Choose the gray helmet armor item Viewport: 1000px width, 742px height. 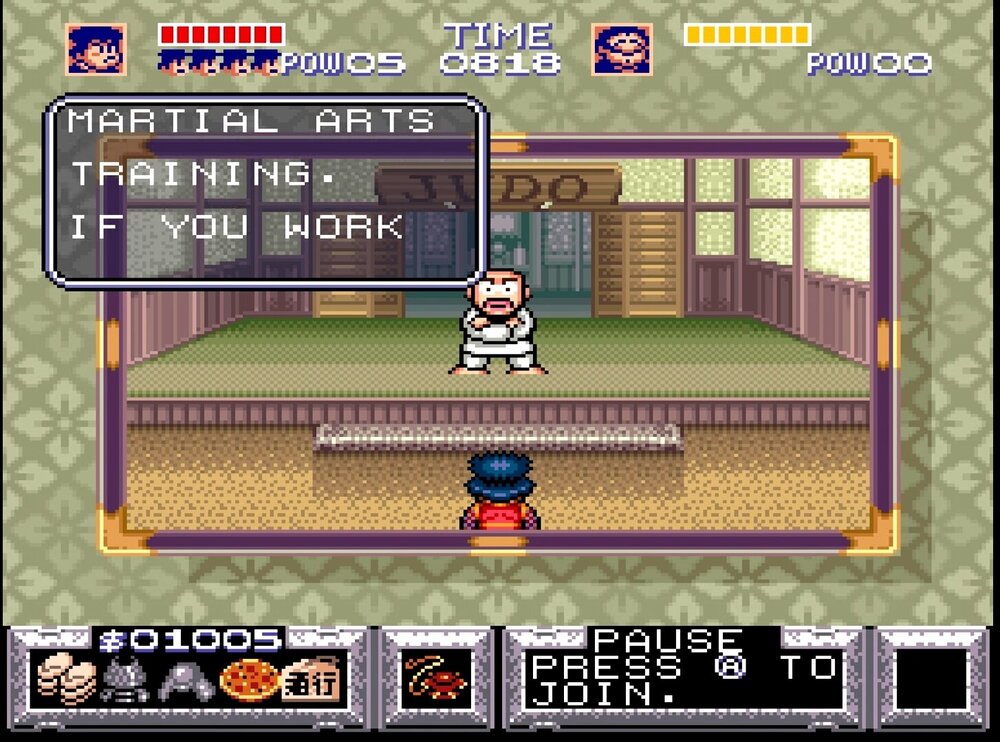187,682
